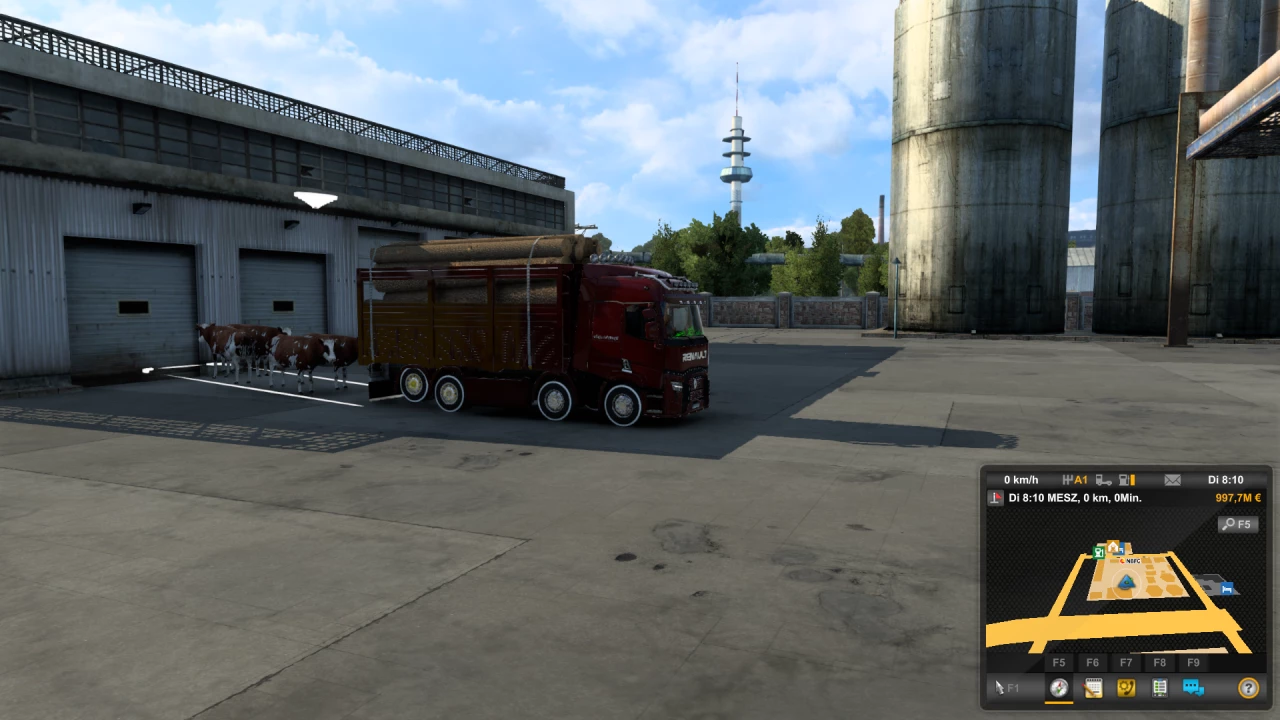Open the chat messages icon
This screenshot has width=1280, height=720.
(x=1192, y=689)
